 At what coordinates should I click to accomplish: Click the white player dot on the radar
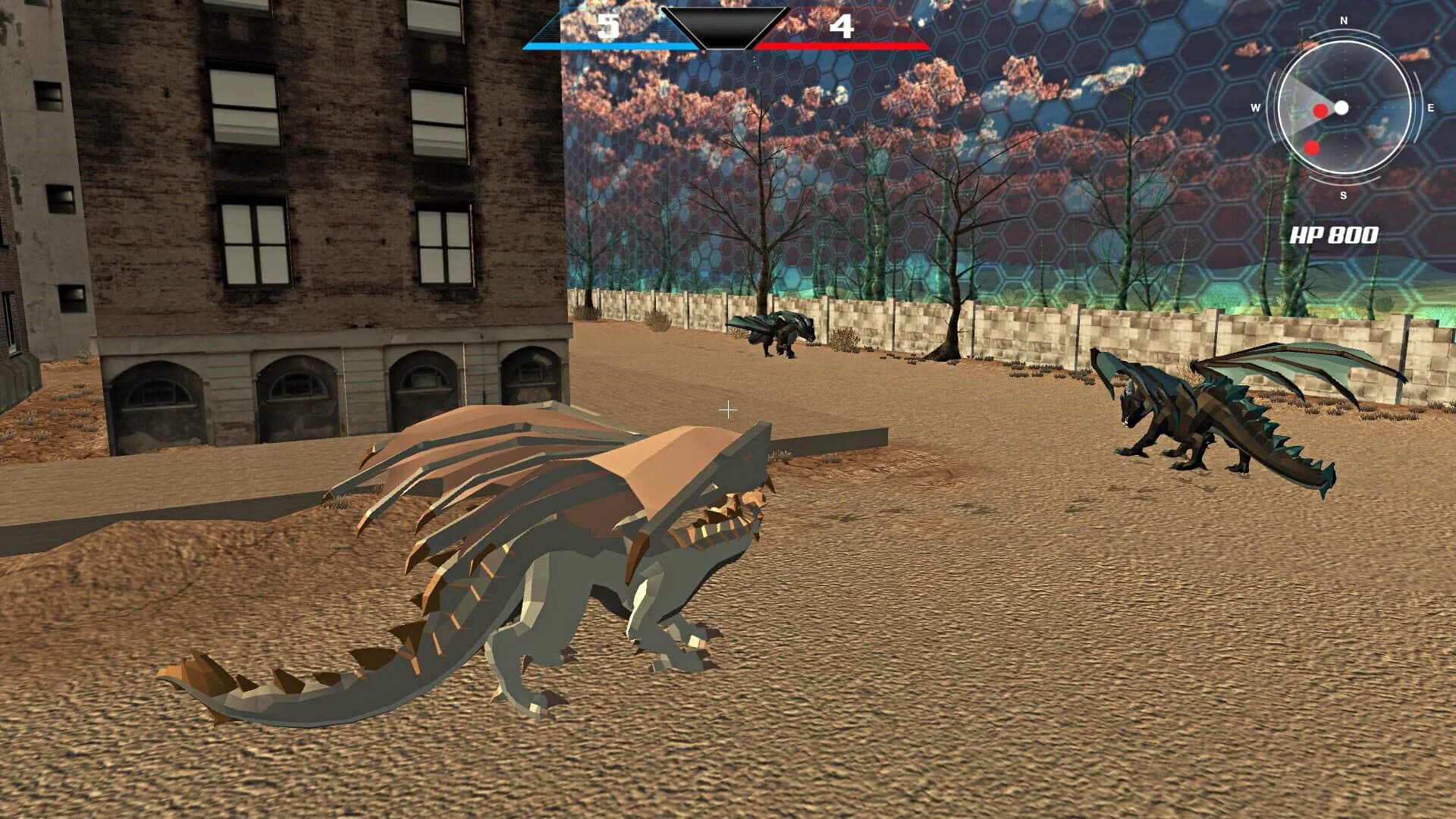click(1343, 108)
